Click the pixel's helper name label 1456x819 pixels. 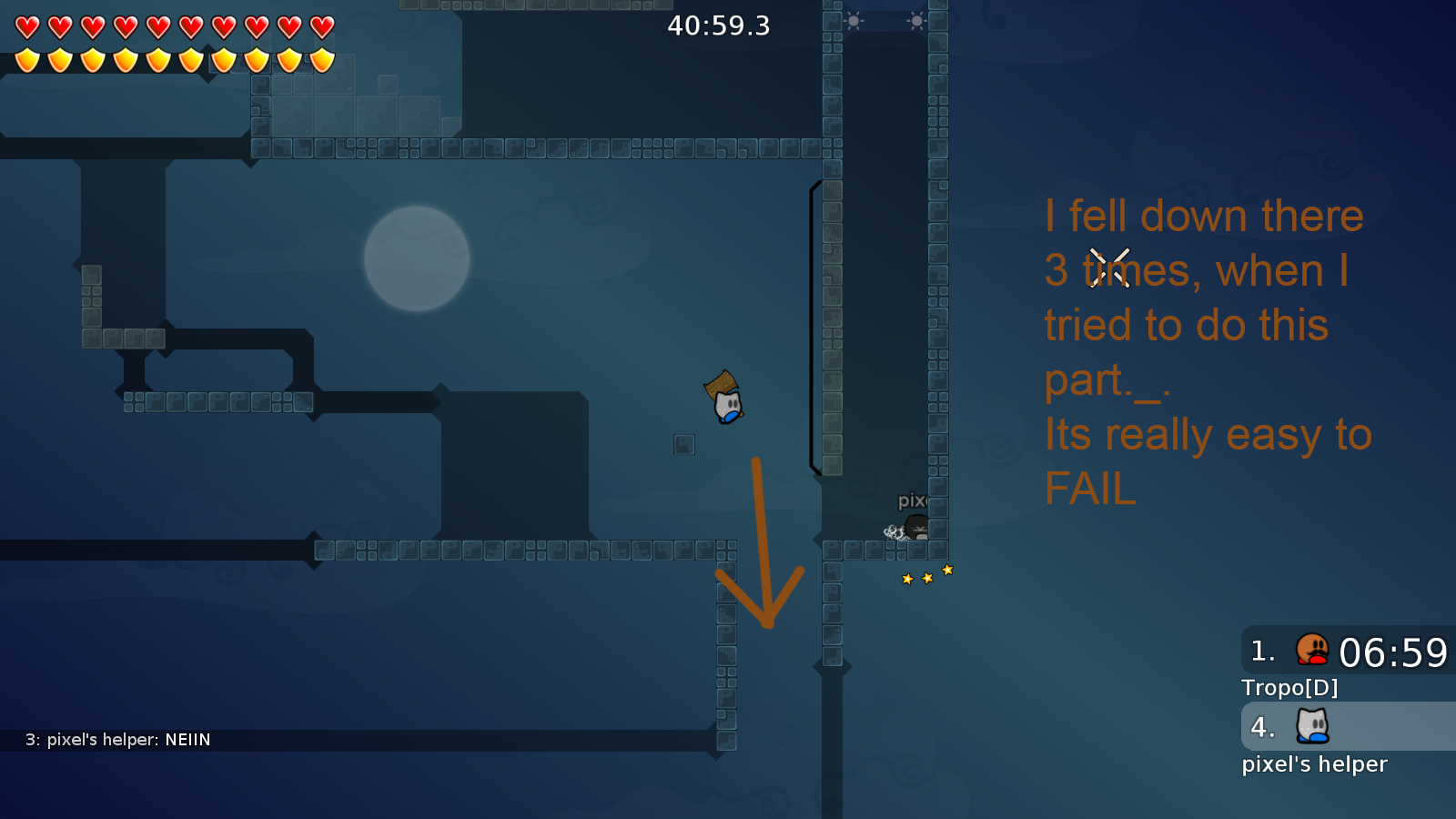click(1315, 763)
